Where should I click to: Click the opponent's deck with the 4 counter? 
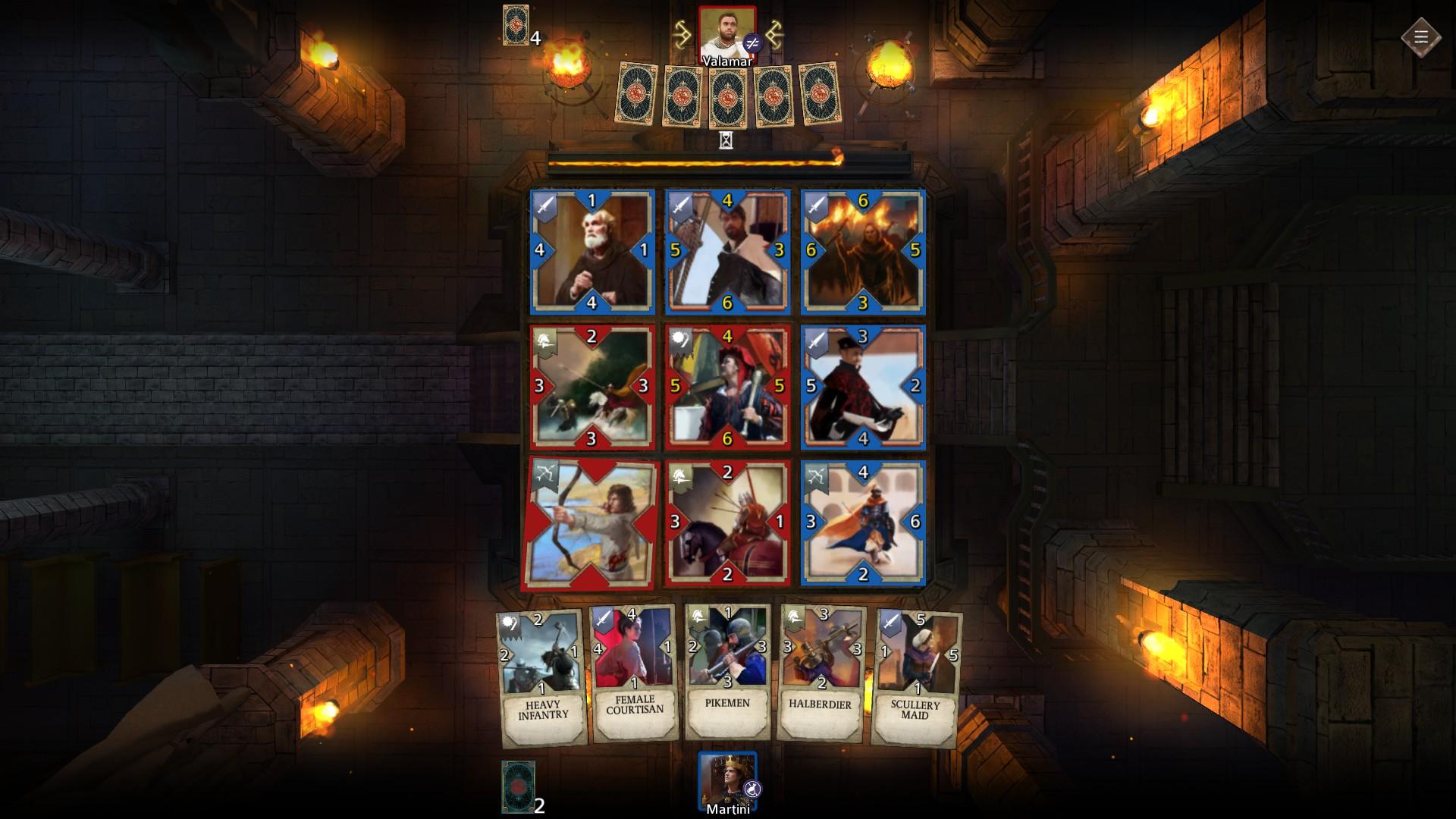516,25
